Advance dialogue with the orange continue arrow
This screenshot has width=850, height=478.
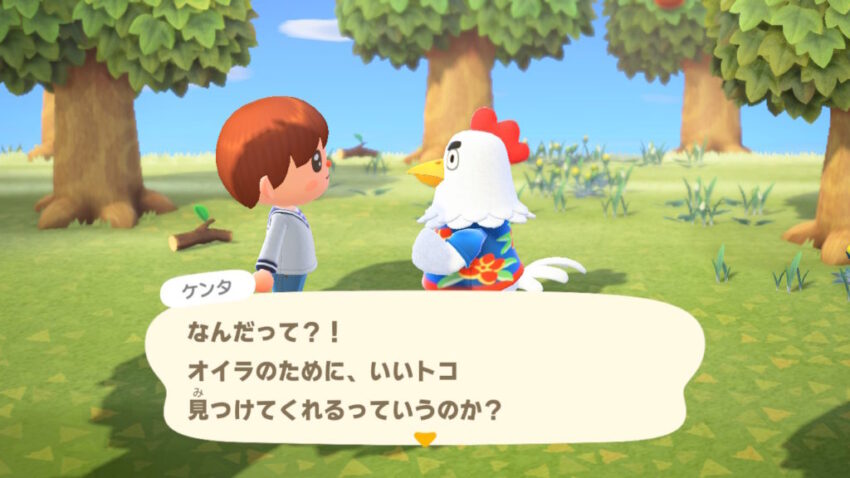(x=426, y=438)
